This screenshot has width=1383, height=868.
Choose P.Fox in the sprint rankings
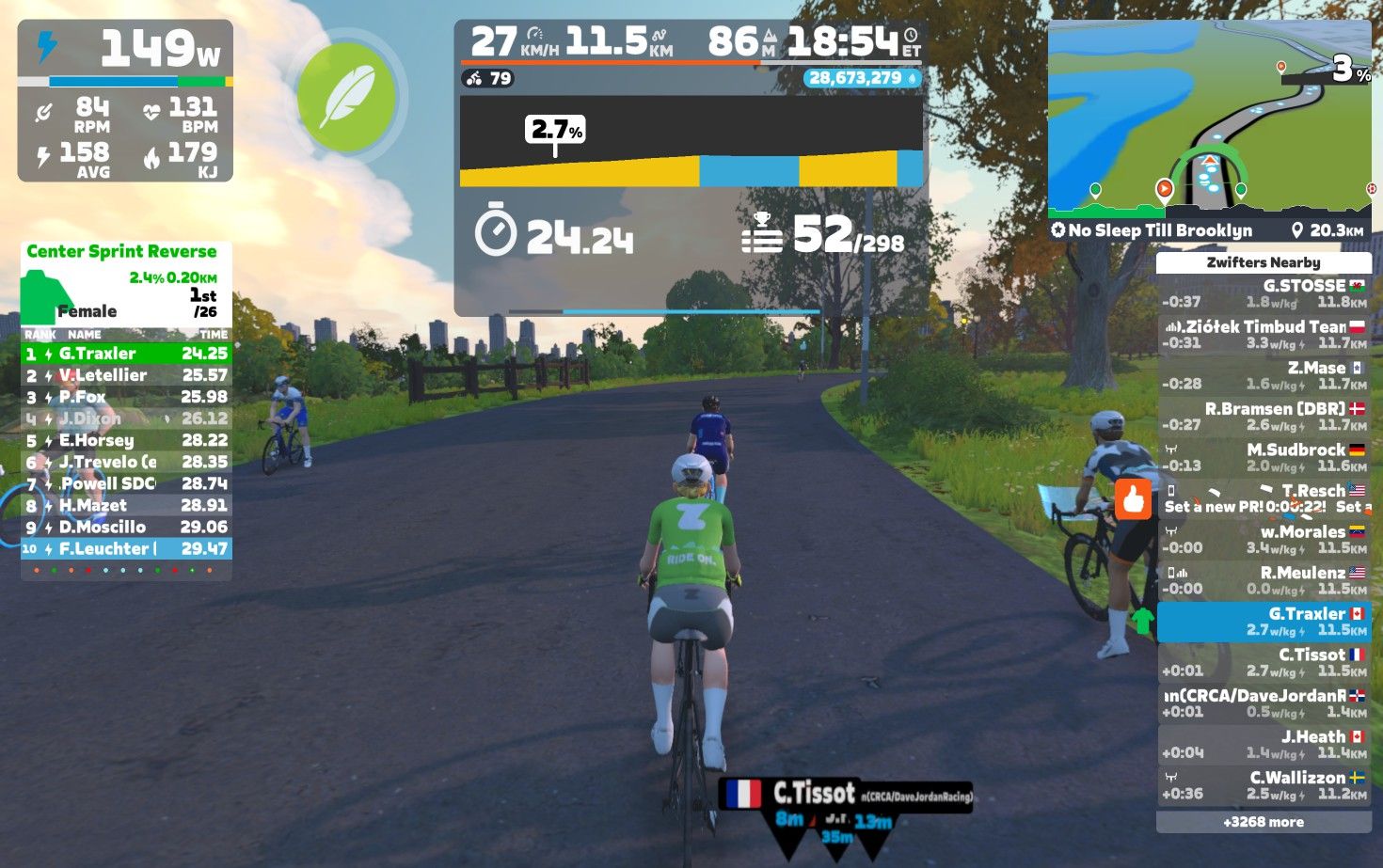pyautogui.click(x=126, y=397)
